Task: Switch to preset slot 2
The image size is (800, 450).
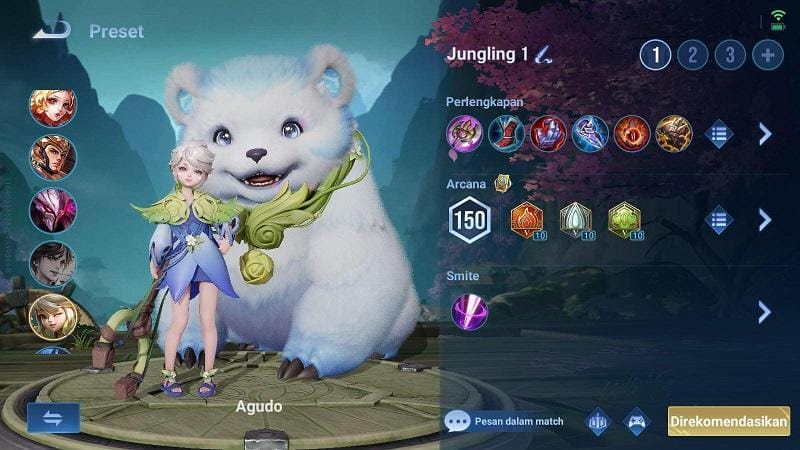Action: click(692, 54)
